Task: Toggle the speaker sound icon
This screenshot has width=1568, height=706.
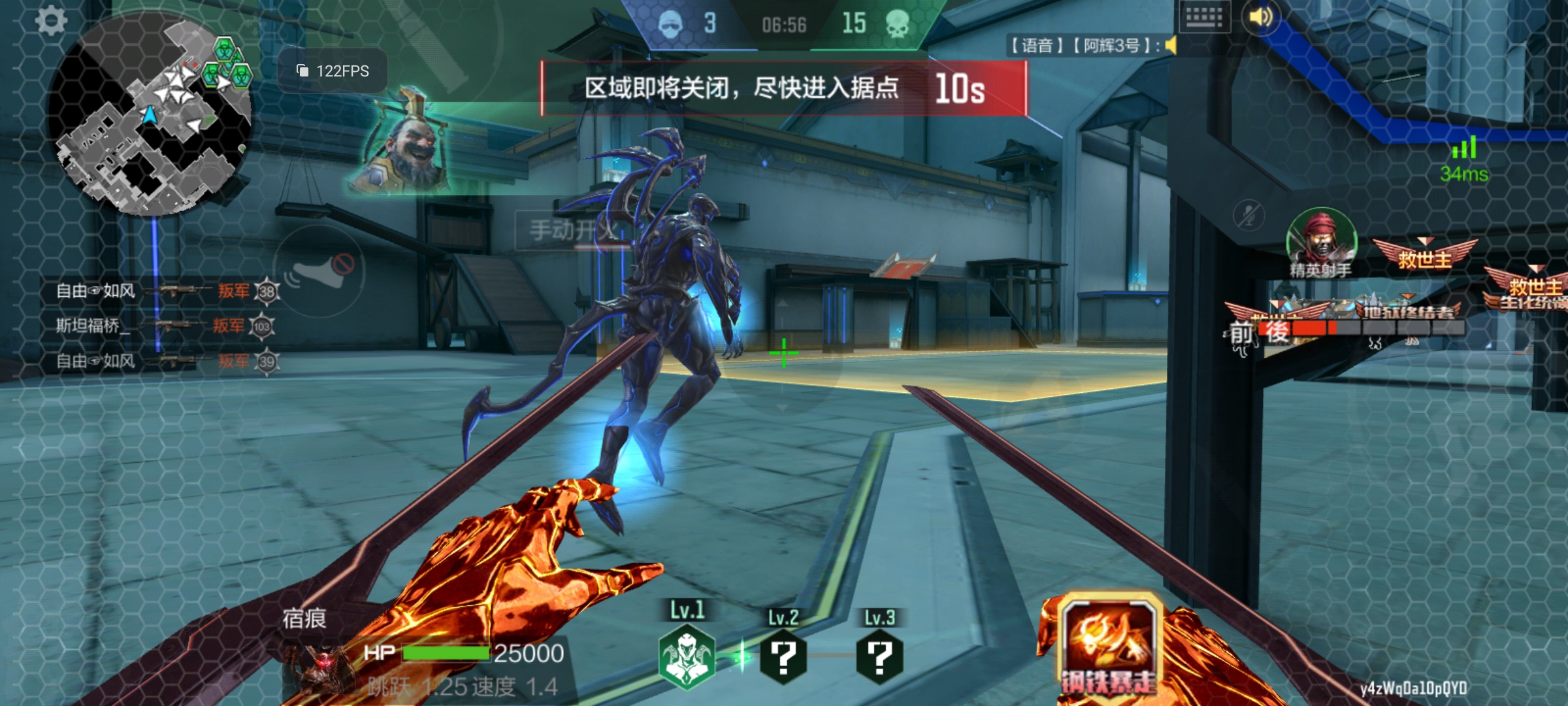Action: tap(1261, 17)
